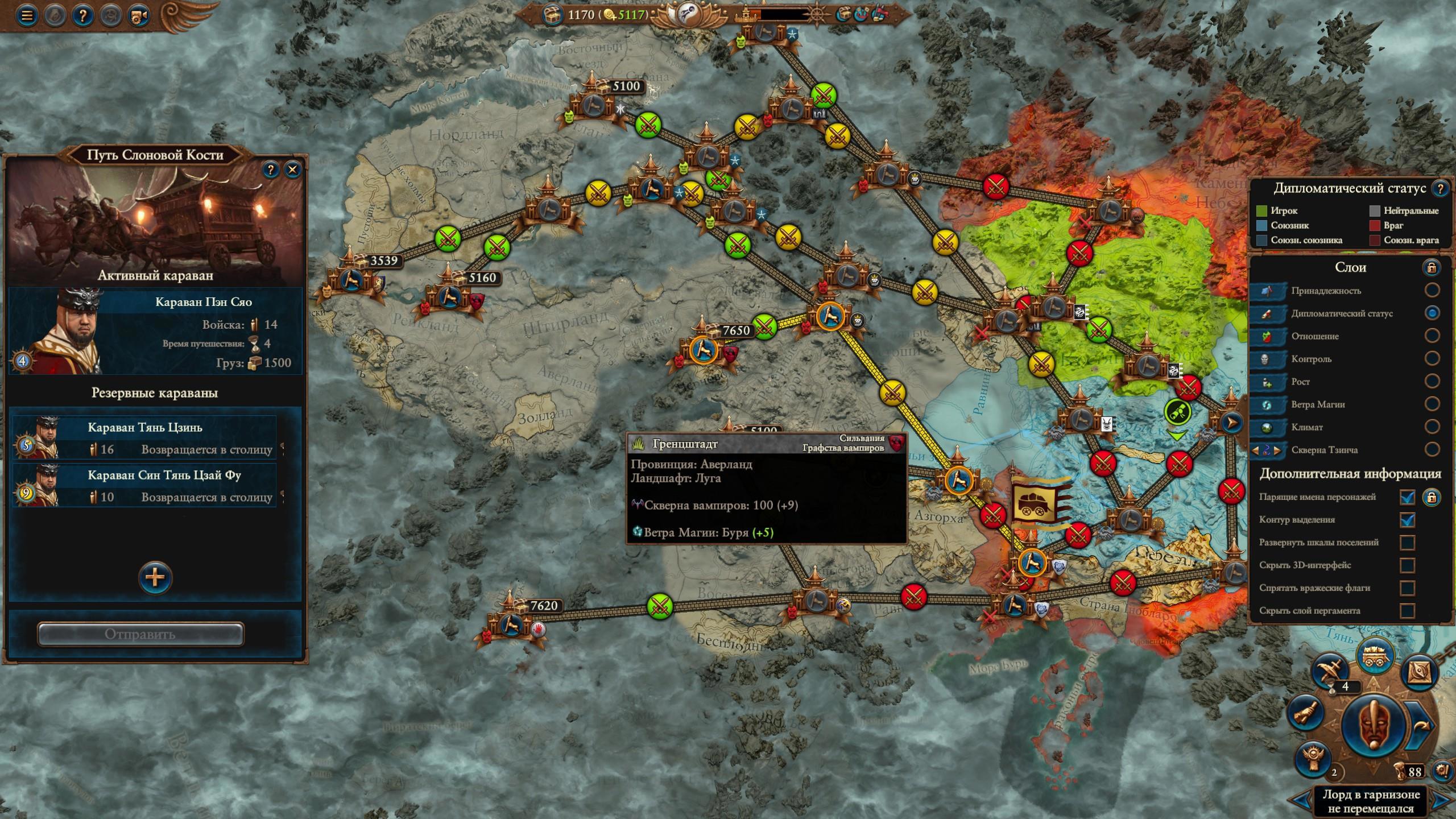
Task: Show the Климат map layer
Action: click(x=1432, y=427)
